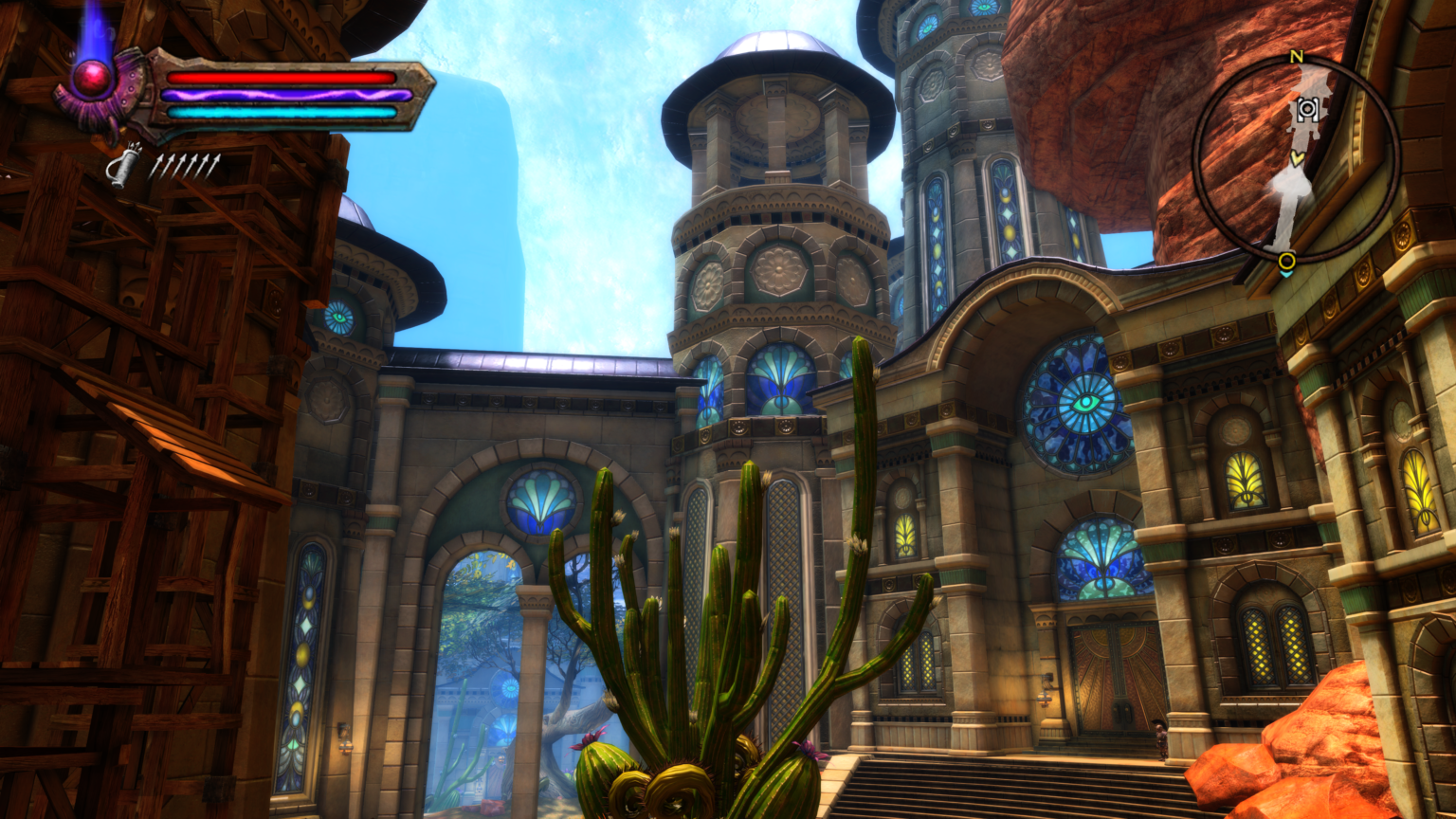Click the gate icon on the minimap
The width and height of the screenshot is (1456, 819).
pyautogui.click(x=1307, y=108)
